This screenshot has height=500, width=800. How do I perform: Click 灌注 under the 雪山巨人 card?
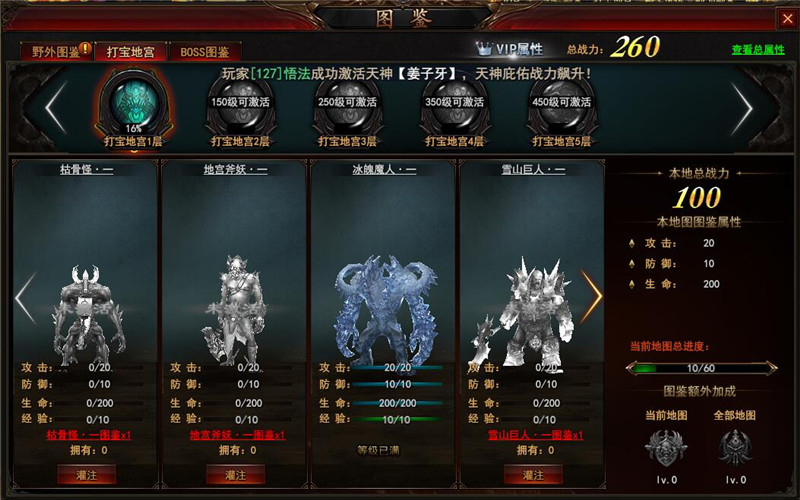pyautogui.click(x=534, y=474)
